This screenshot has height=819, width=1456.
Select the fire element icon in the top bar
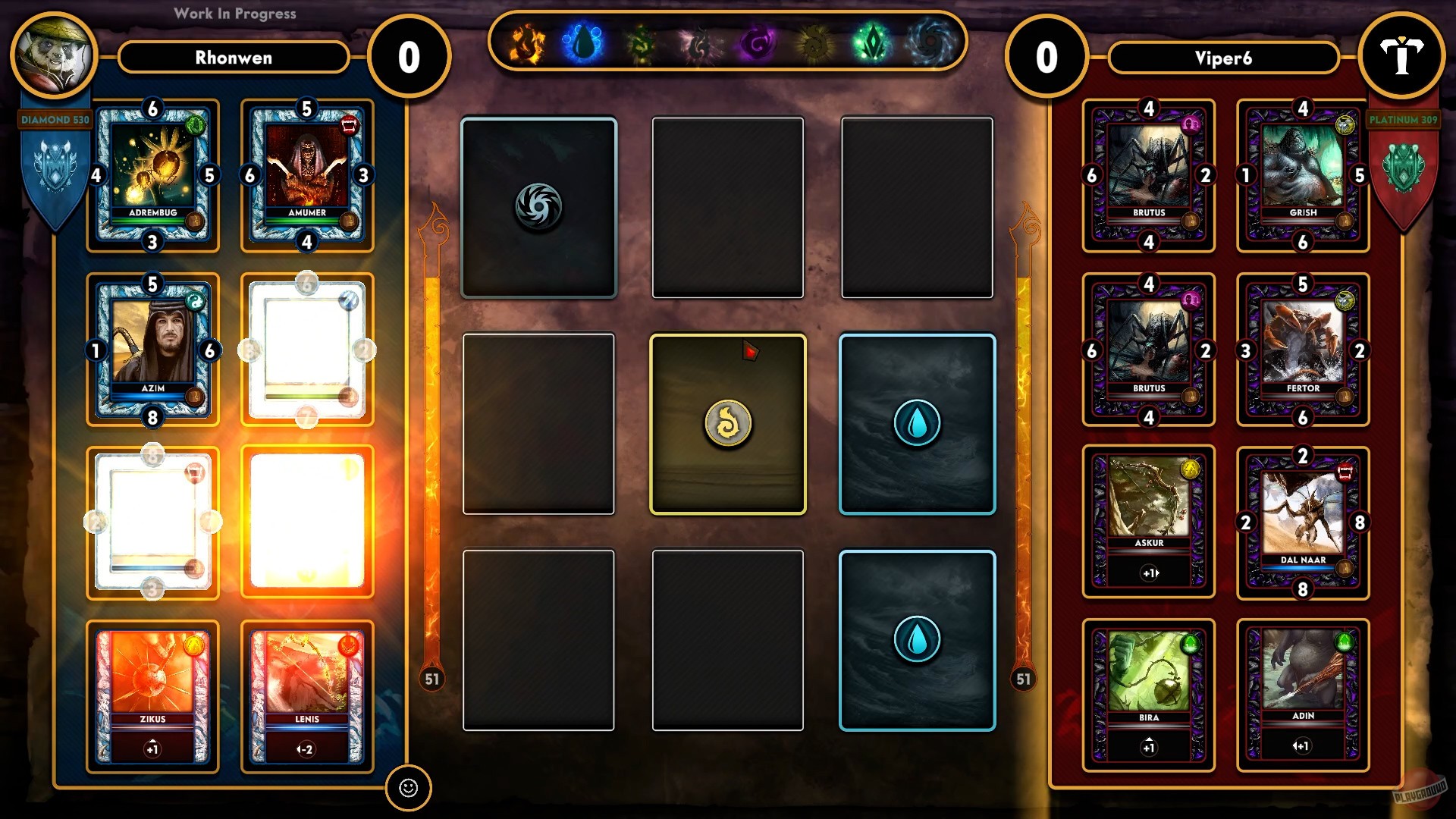point(526,45)
